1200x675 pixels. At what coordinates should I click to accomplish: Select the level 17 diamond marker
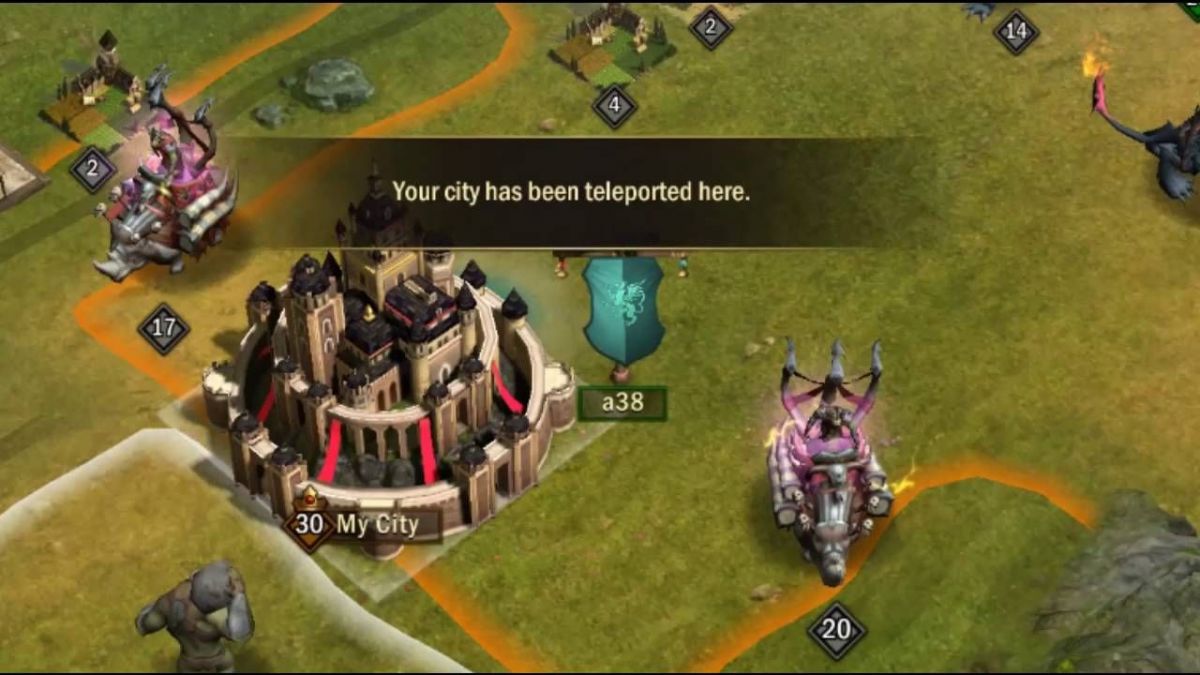pyautogui.click(x=163, y=328)
